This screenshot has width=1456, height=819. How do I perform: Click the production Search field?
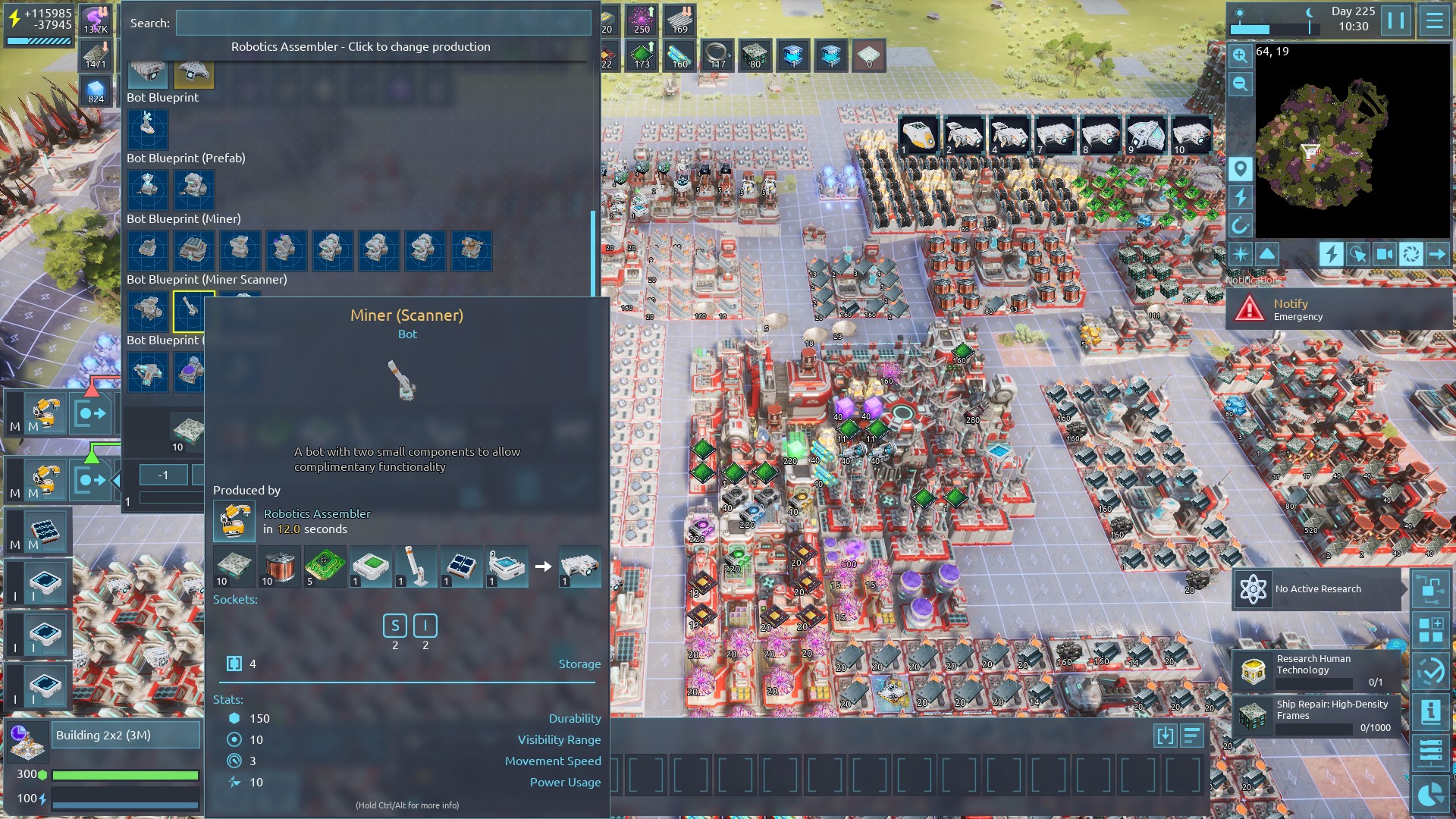click(x=383, y=23)
